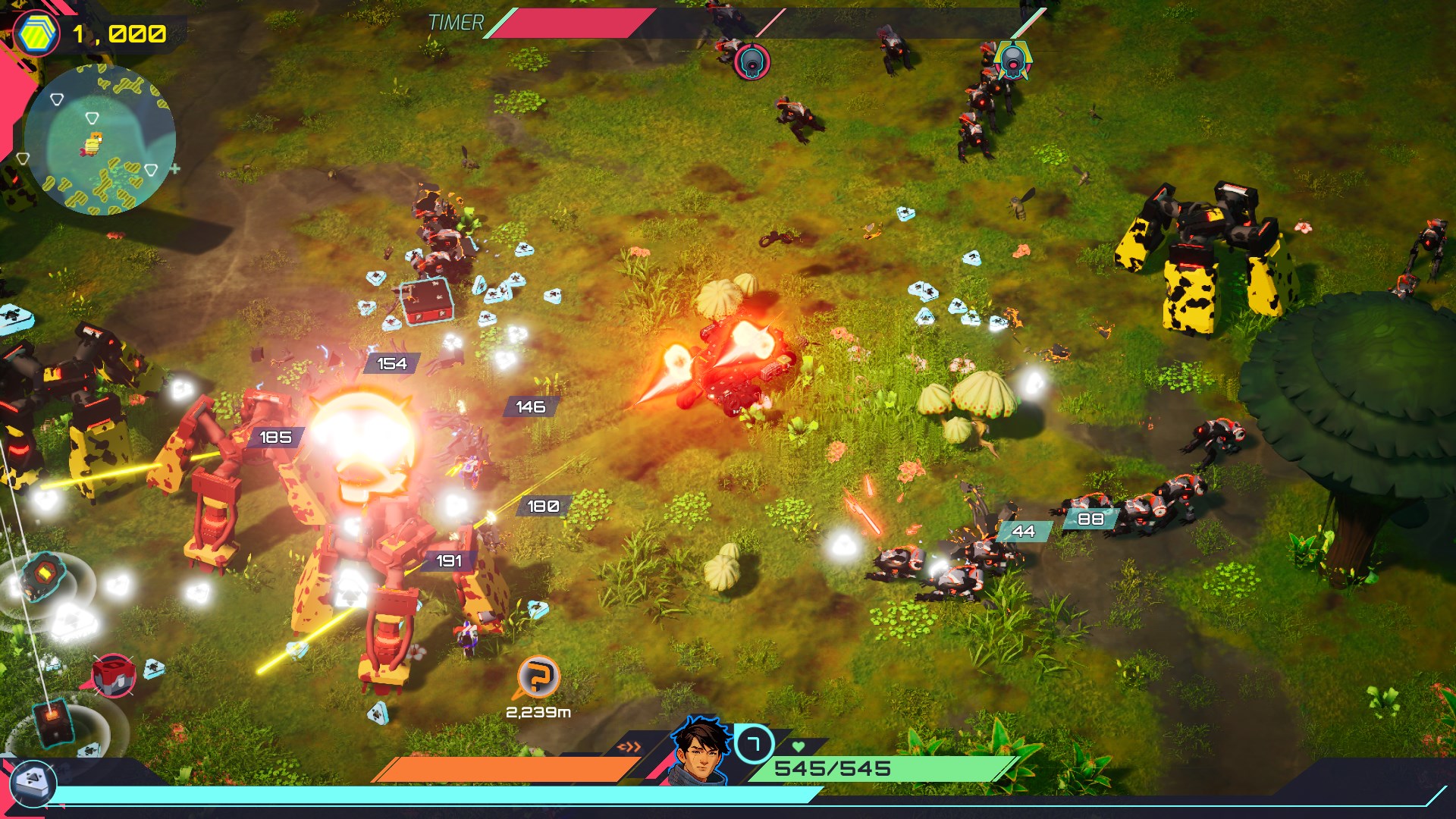Click the yellow hexagon currency icon

[x=36, y=34]
